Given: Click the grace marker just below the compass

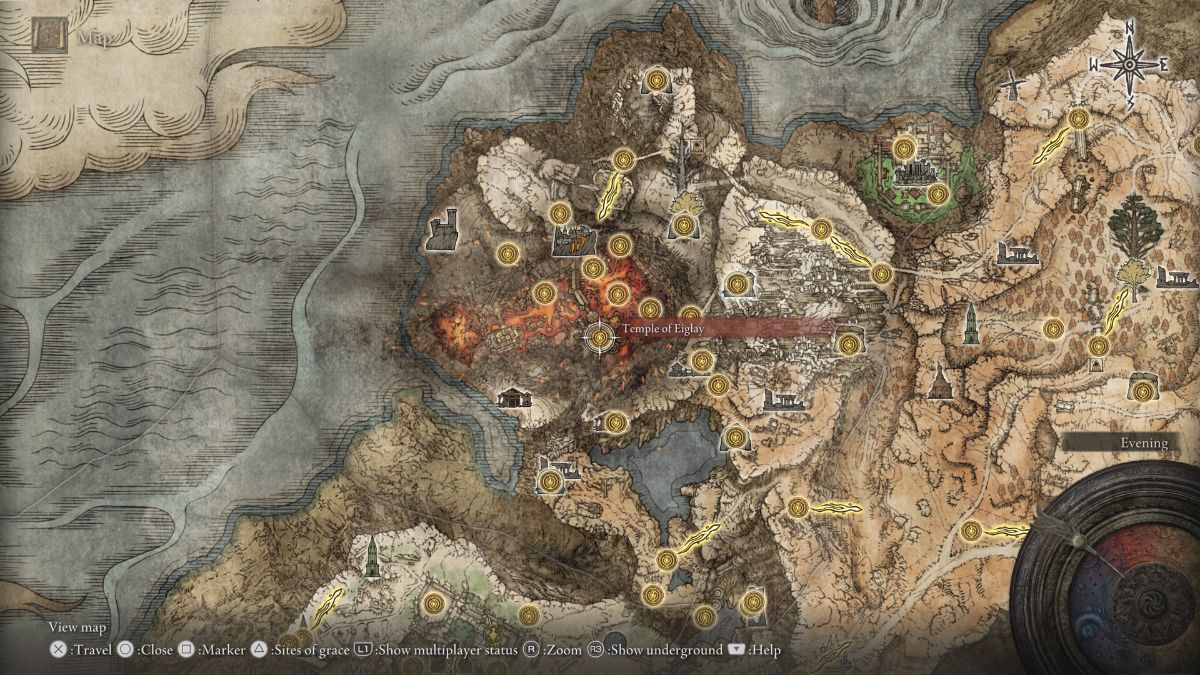Looking at the screenshot, I should pos(1078,120).
